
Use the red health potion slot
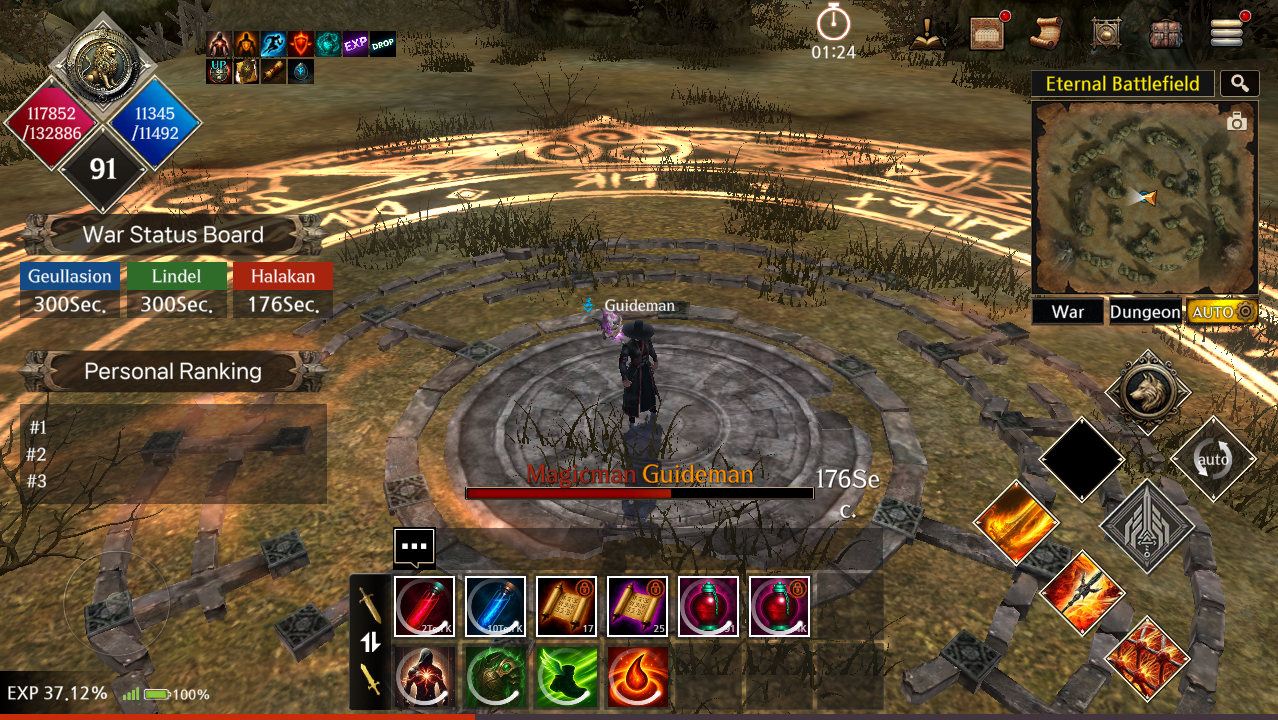[x=424, y=606]
